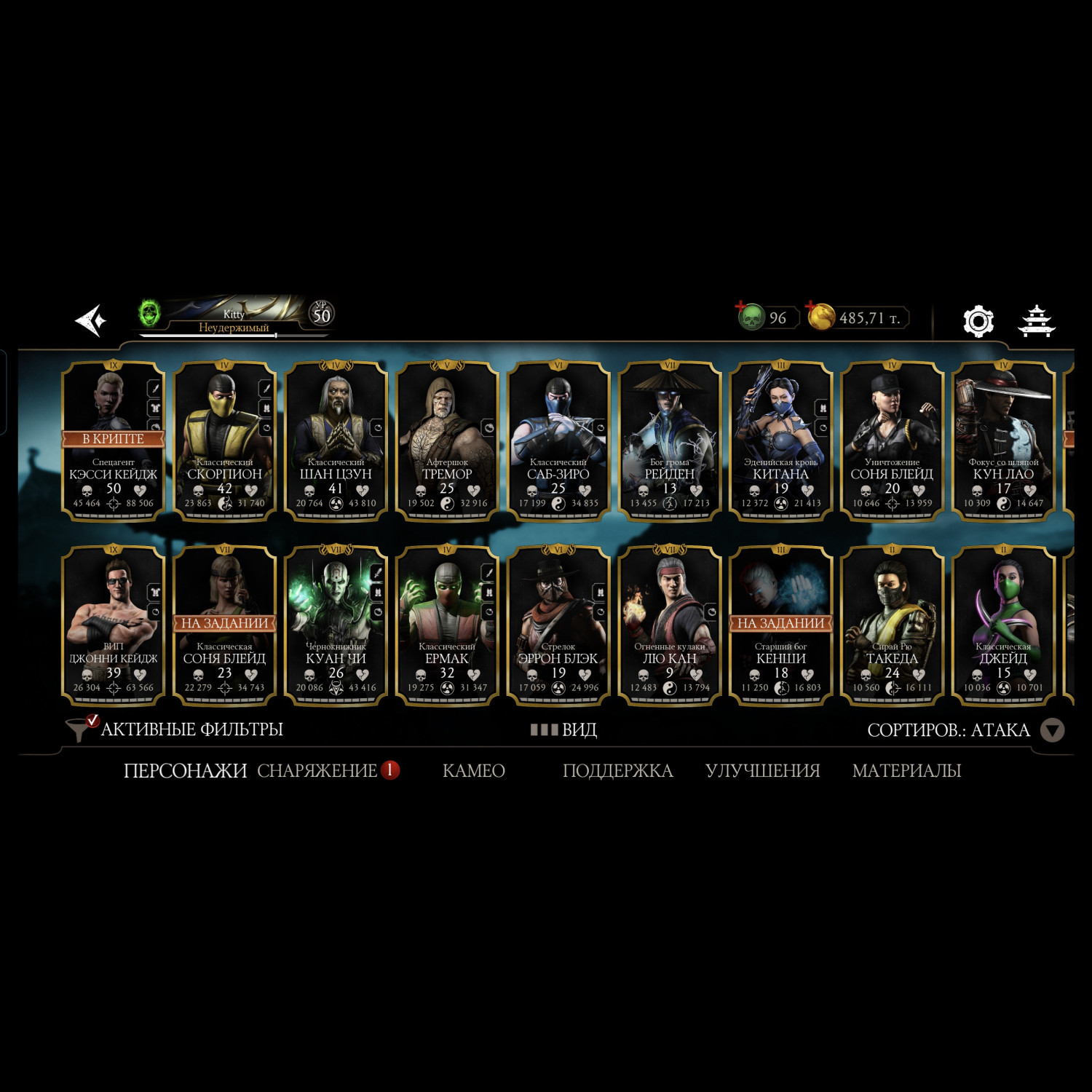This screenshot has width=1092, height=1092.
Task: Change the card view layout
Action: [x=564, y=729]
